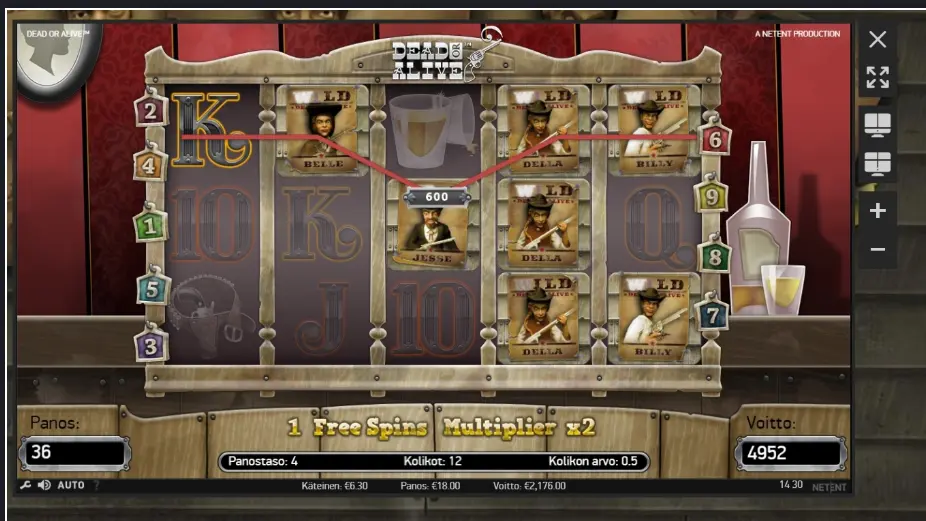The width and height of the screenshot is (926, 521).
Task: Choose the two-pane split screen layout
Action: [x=877, y=124]
